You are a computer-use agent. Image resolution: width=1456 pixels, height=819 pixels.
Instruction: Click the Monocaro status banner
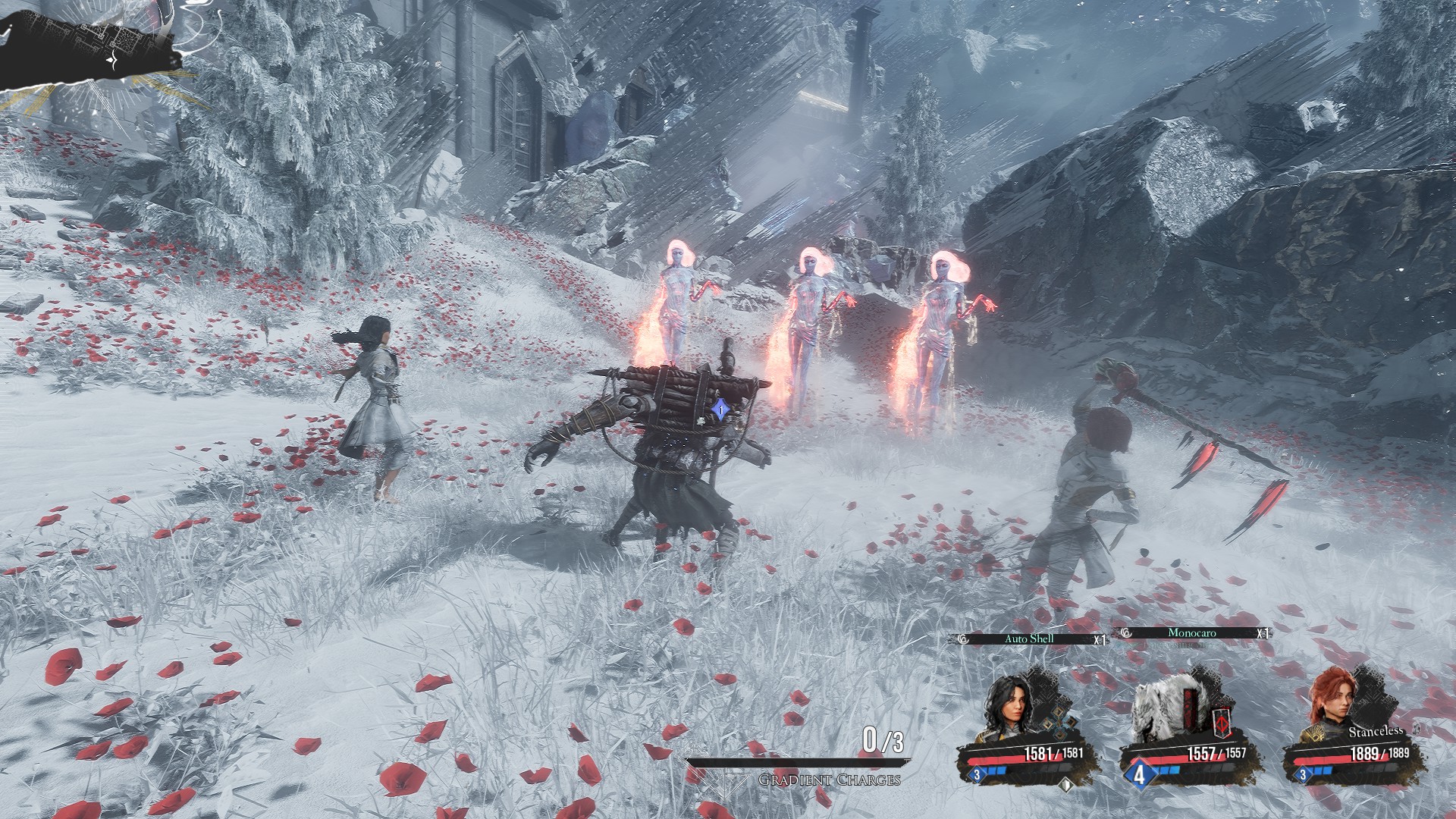(x=1192, y=633)
